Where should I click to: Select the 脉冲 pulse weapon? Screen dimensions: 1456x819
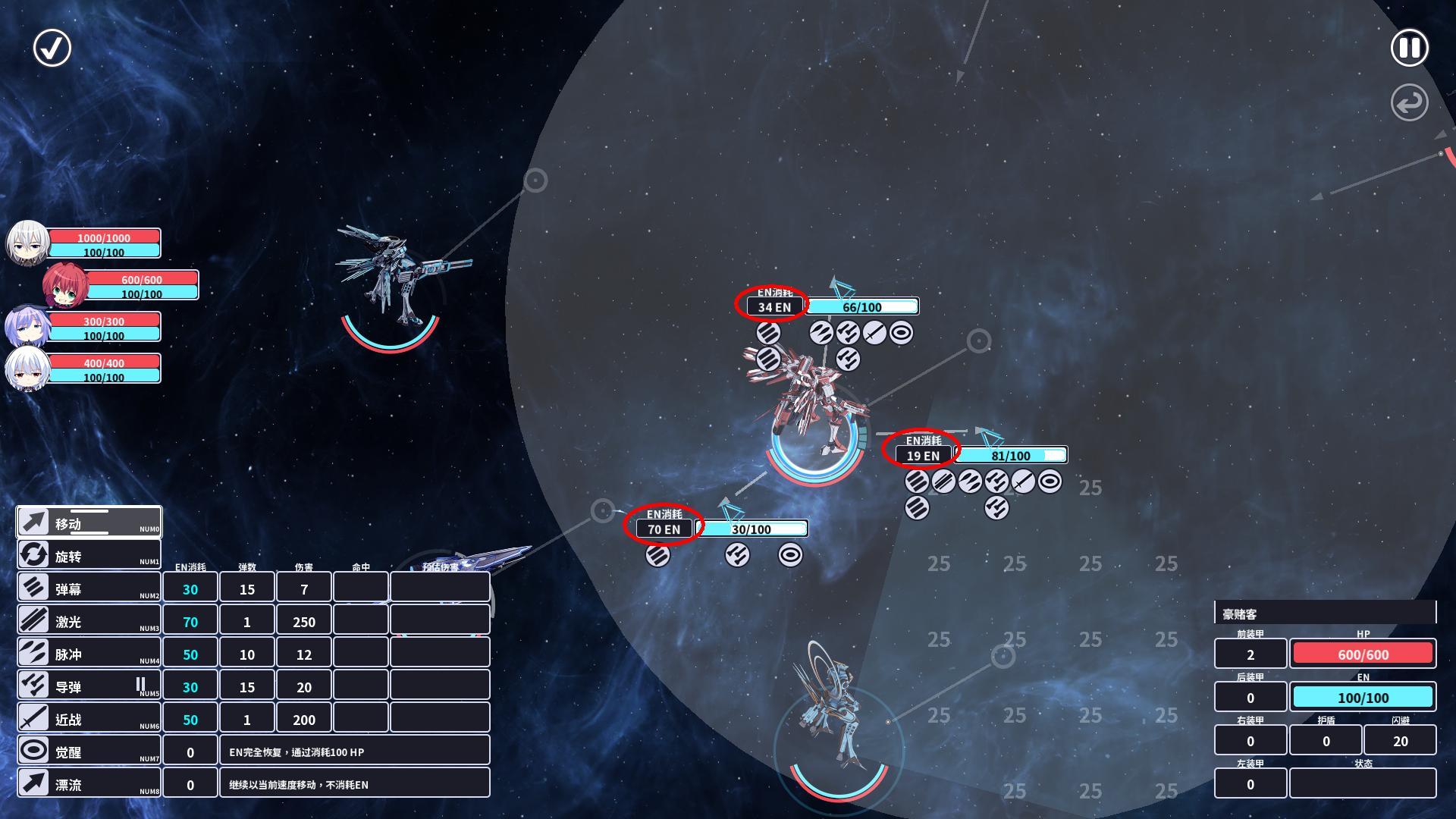(x=89, y=653)
